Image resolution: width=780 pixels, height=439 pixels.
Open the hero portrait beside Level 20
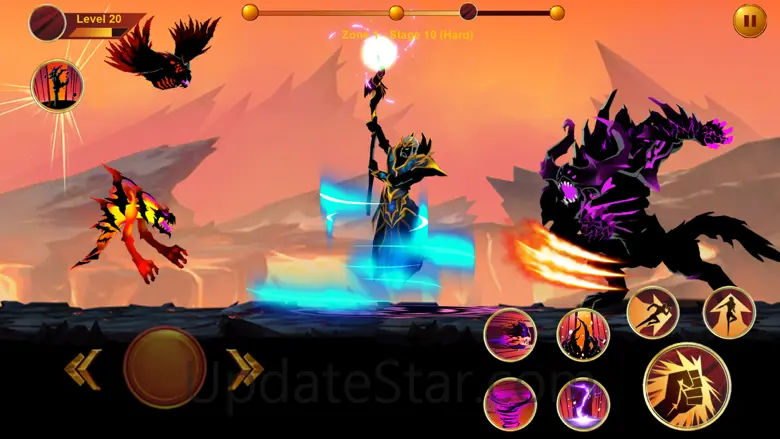click(47, 22)
